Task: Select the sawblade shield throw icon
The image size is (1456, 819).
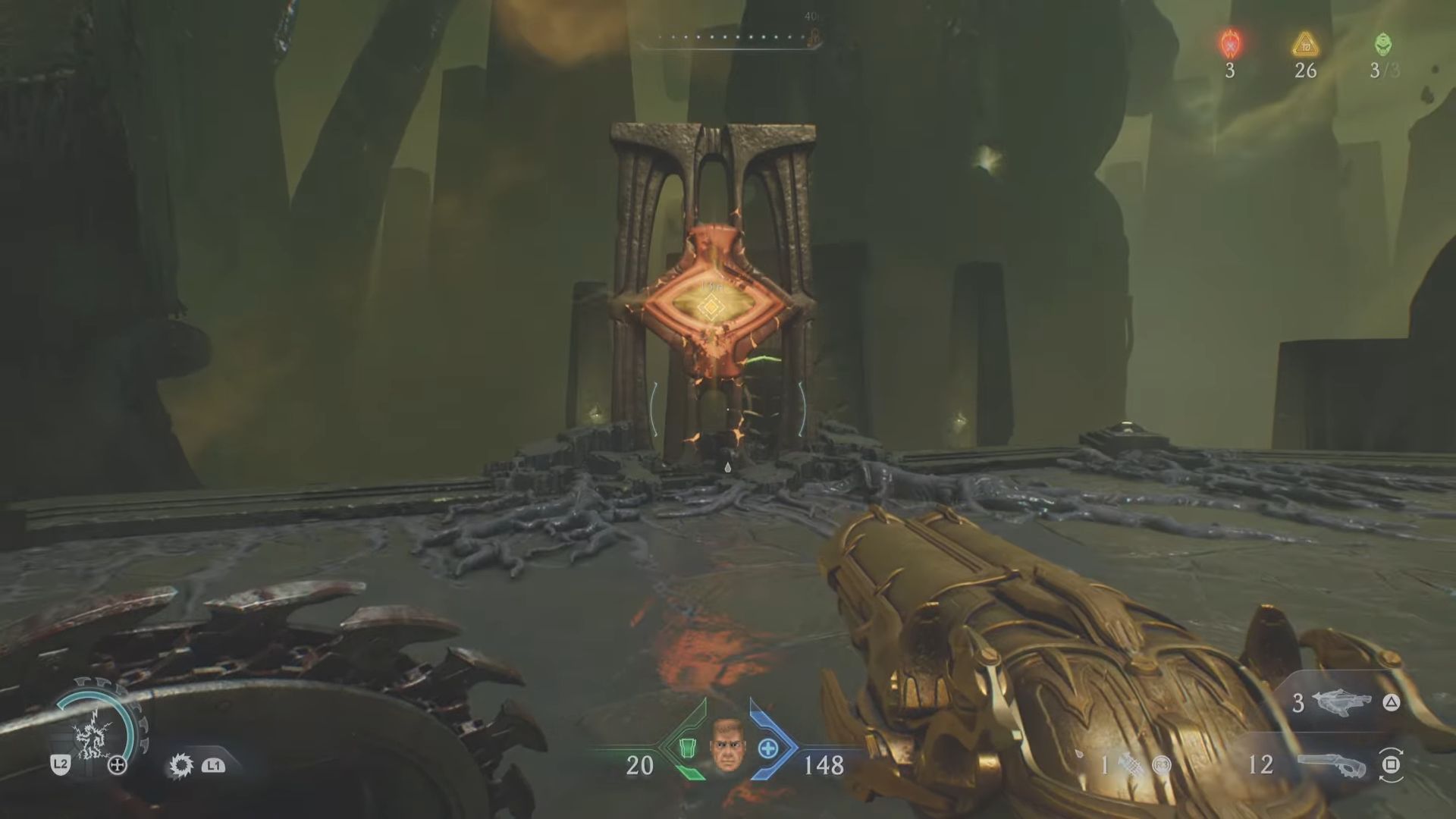Action: (181, 765)
